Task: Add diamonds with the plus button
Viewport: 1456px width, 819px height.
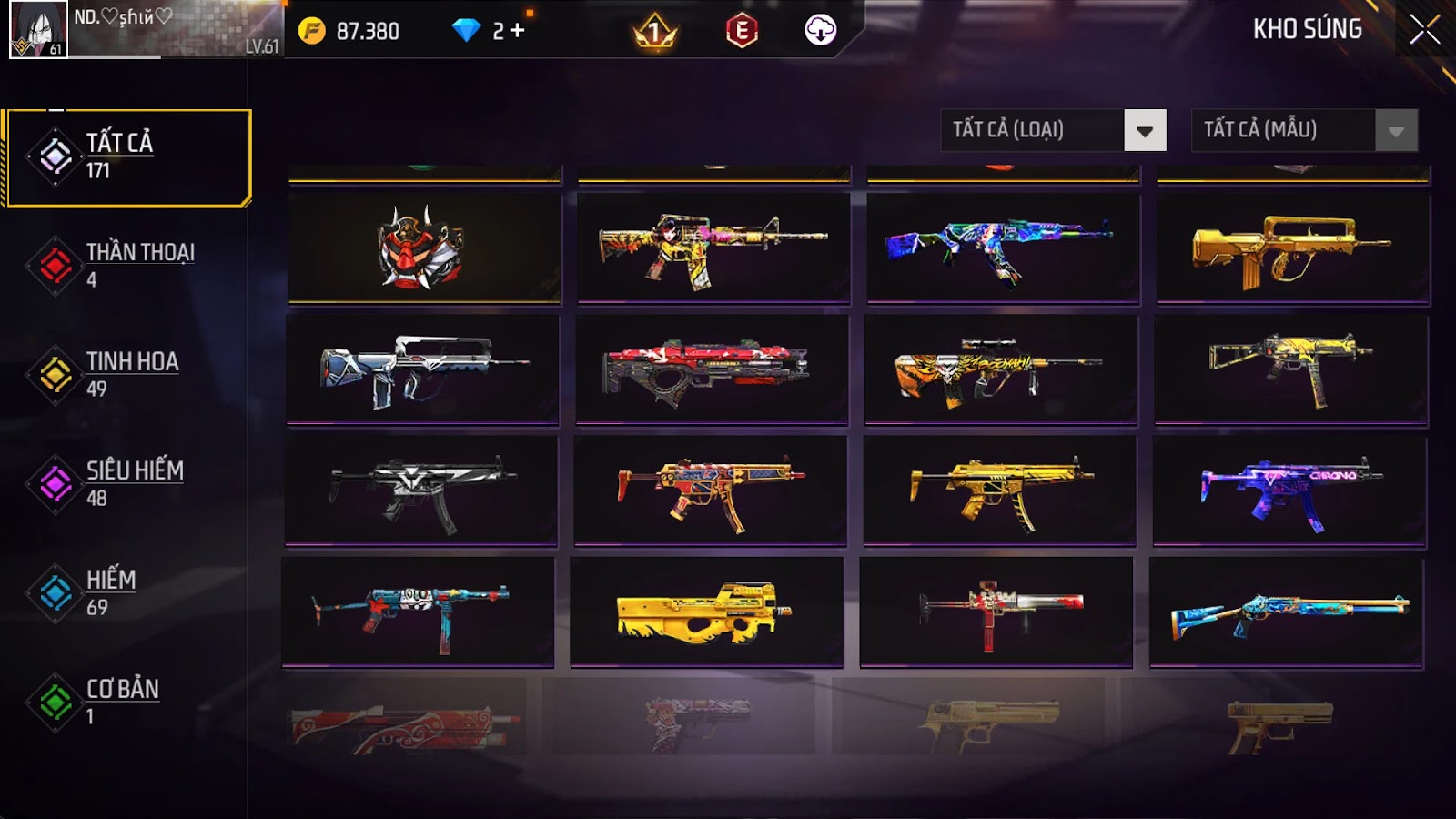Action: tap(518, 31)
